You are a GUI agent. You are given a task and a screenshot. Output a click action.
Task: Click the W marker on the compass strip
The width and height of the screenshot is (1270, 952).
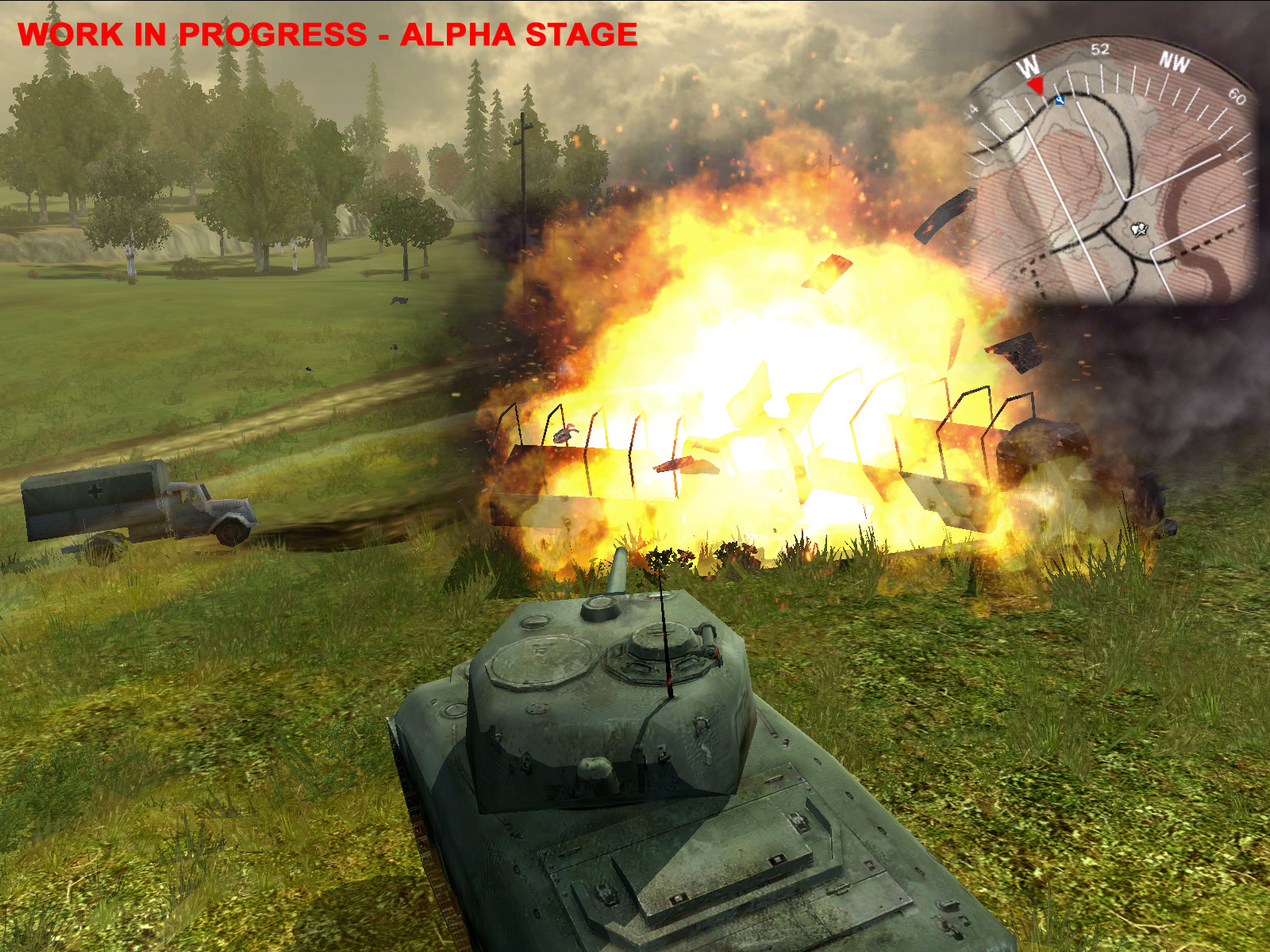pyautogui.click(x=1028, y=65)
